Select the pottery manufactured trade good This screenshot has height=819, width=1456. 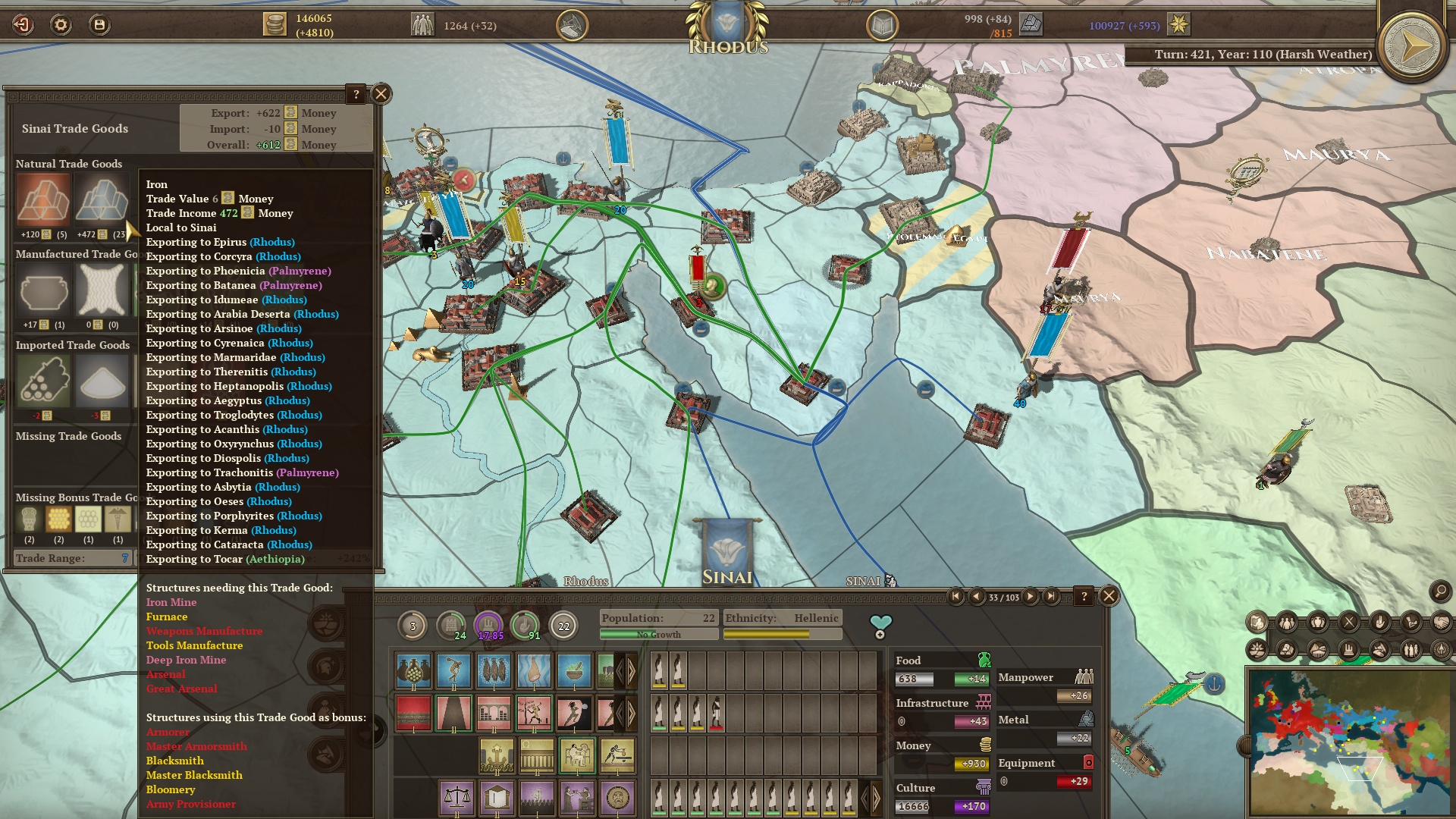click(x=43, y=291)
